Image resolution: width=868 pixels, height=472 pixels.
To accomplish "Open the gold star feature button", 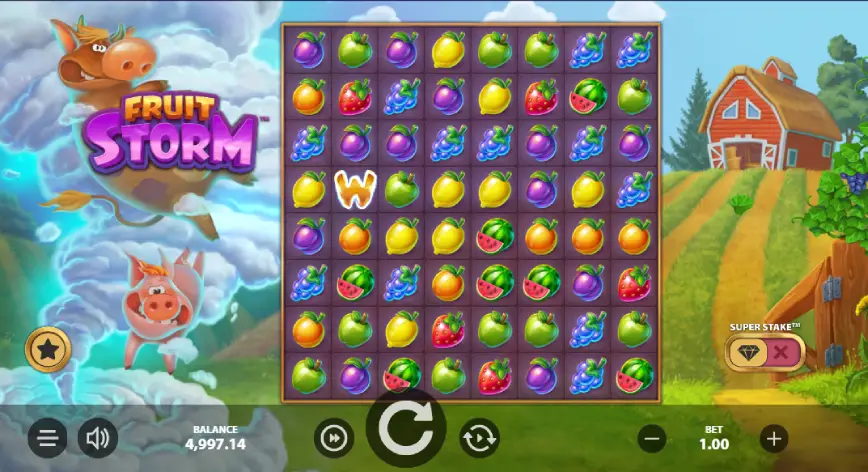I will tap(45, 349).
